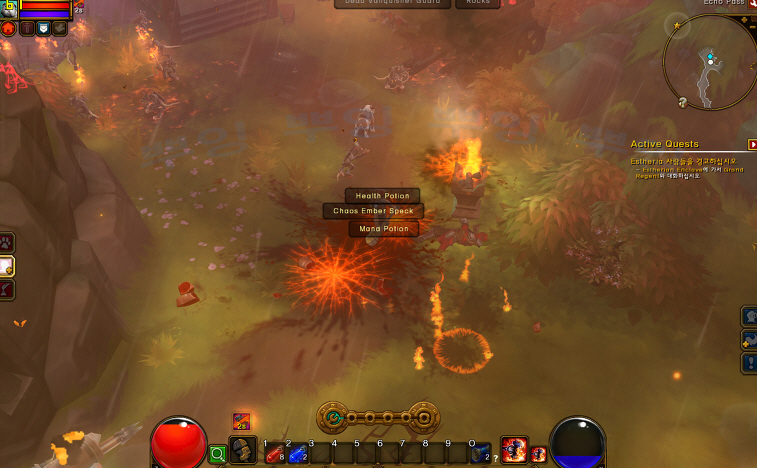Open the green magnifying glass button
The height and width of the screenshot is (468, 757).
218,455
